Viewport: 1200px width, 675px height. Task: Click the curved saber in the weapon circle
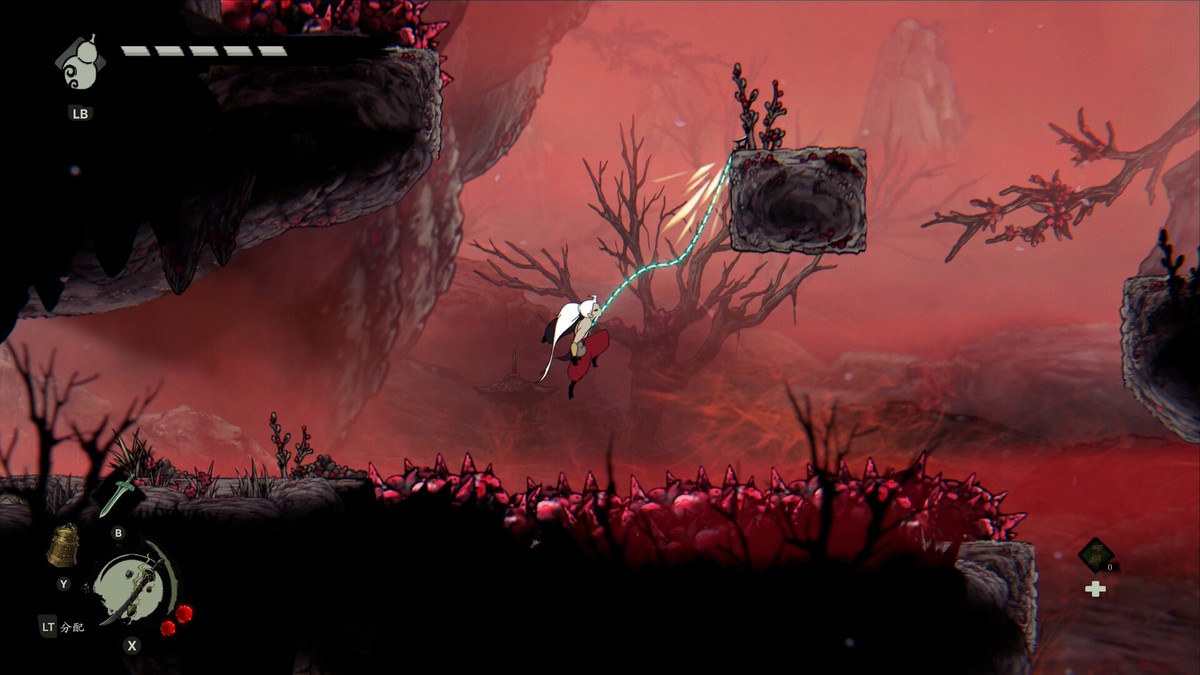tap(136, 587)
